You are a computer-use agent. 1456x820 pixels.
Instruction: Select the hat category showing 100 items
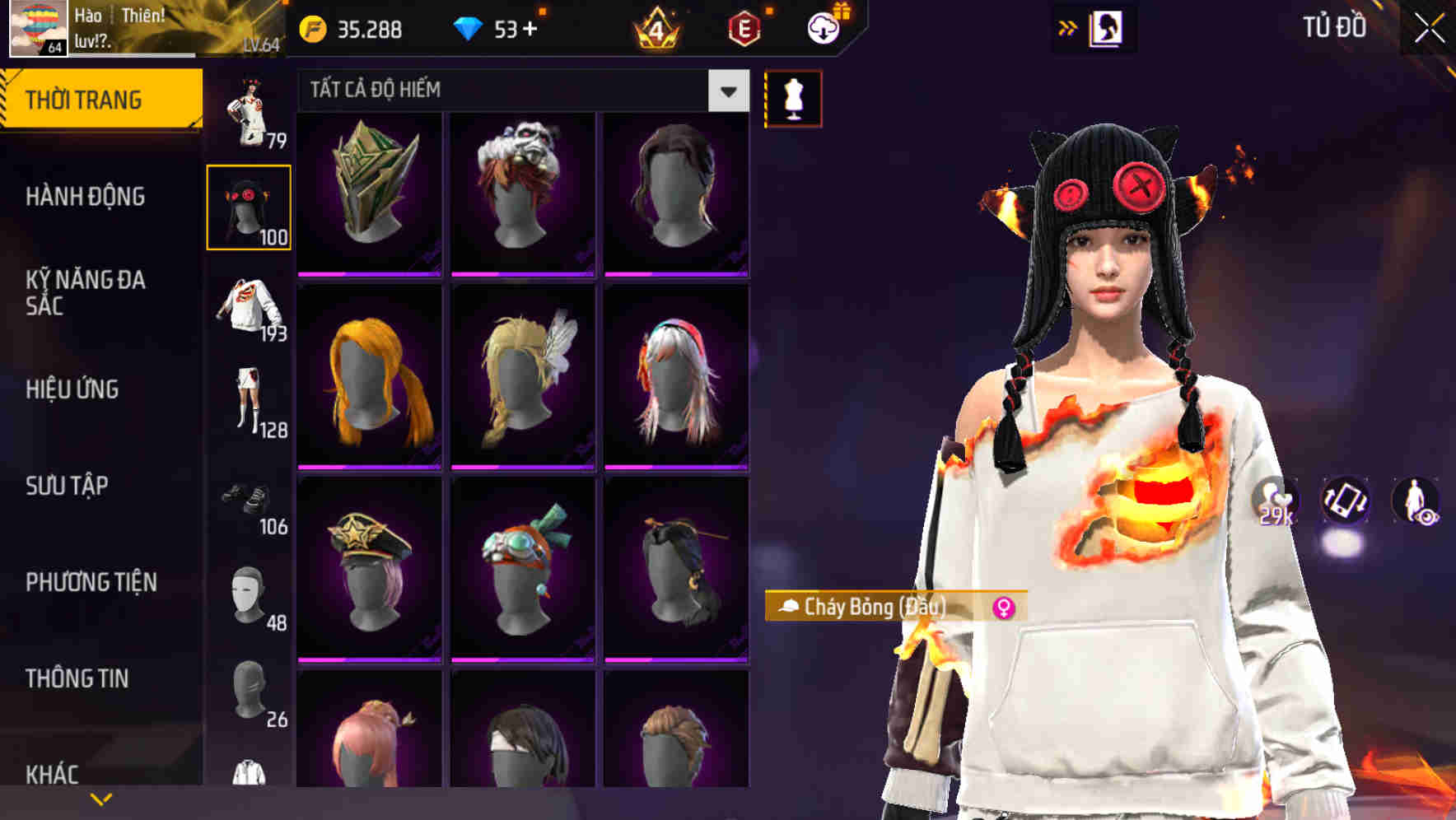[250, 206]
